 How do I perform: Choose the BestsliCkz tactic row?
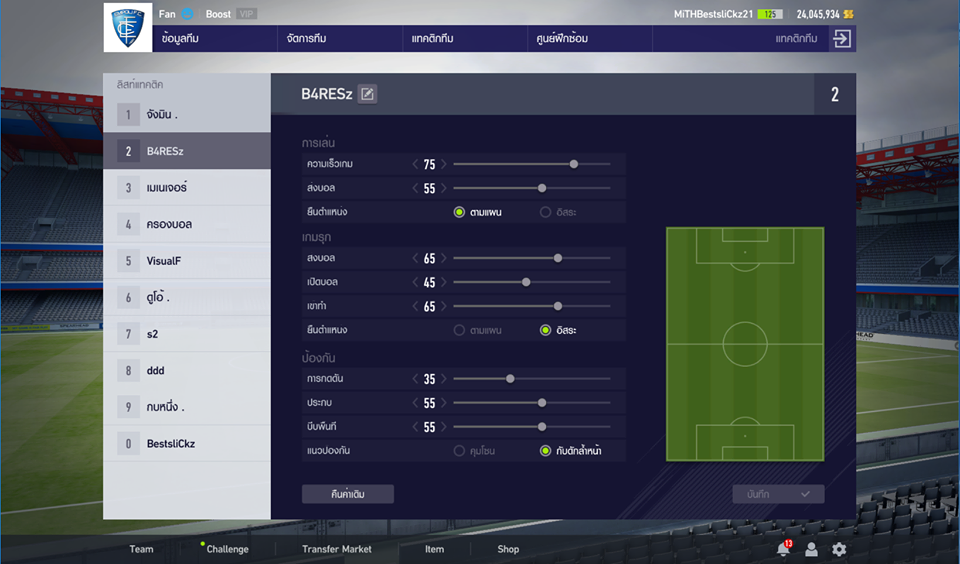coord(186,443)
